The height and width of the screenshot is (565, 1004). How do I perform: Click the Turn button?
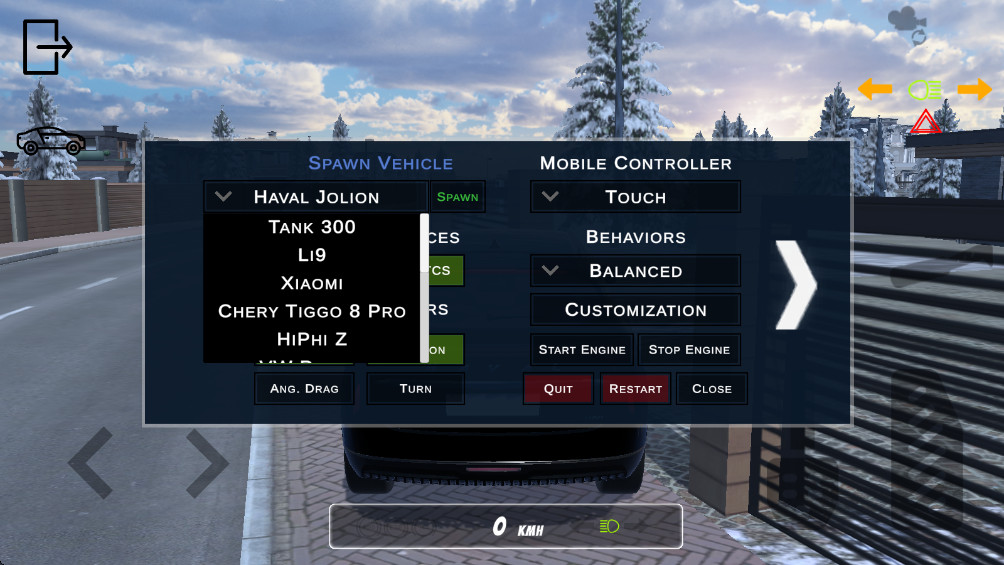coord(415,389)
